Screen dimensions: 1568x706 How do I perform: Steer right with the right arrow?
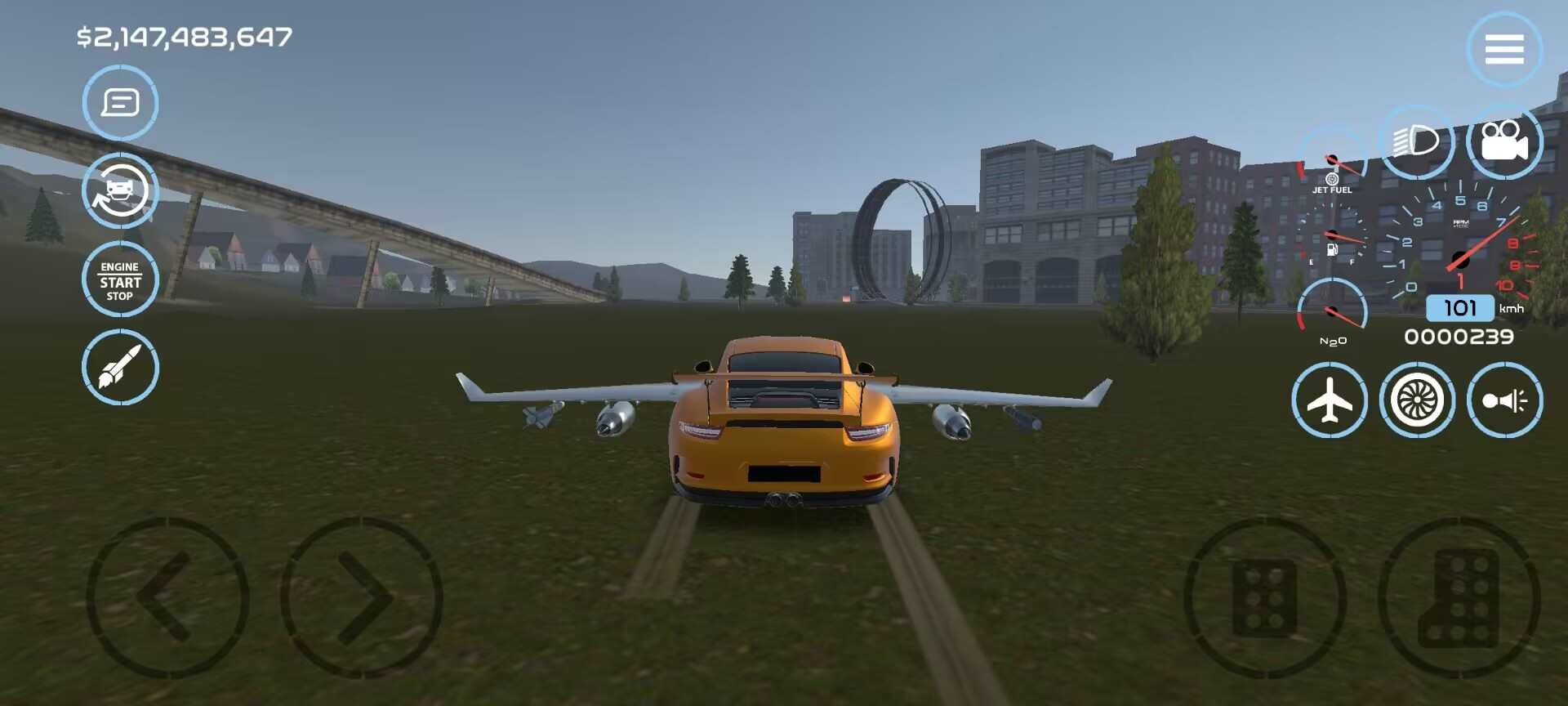point(362,597)
